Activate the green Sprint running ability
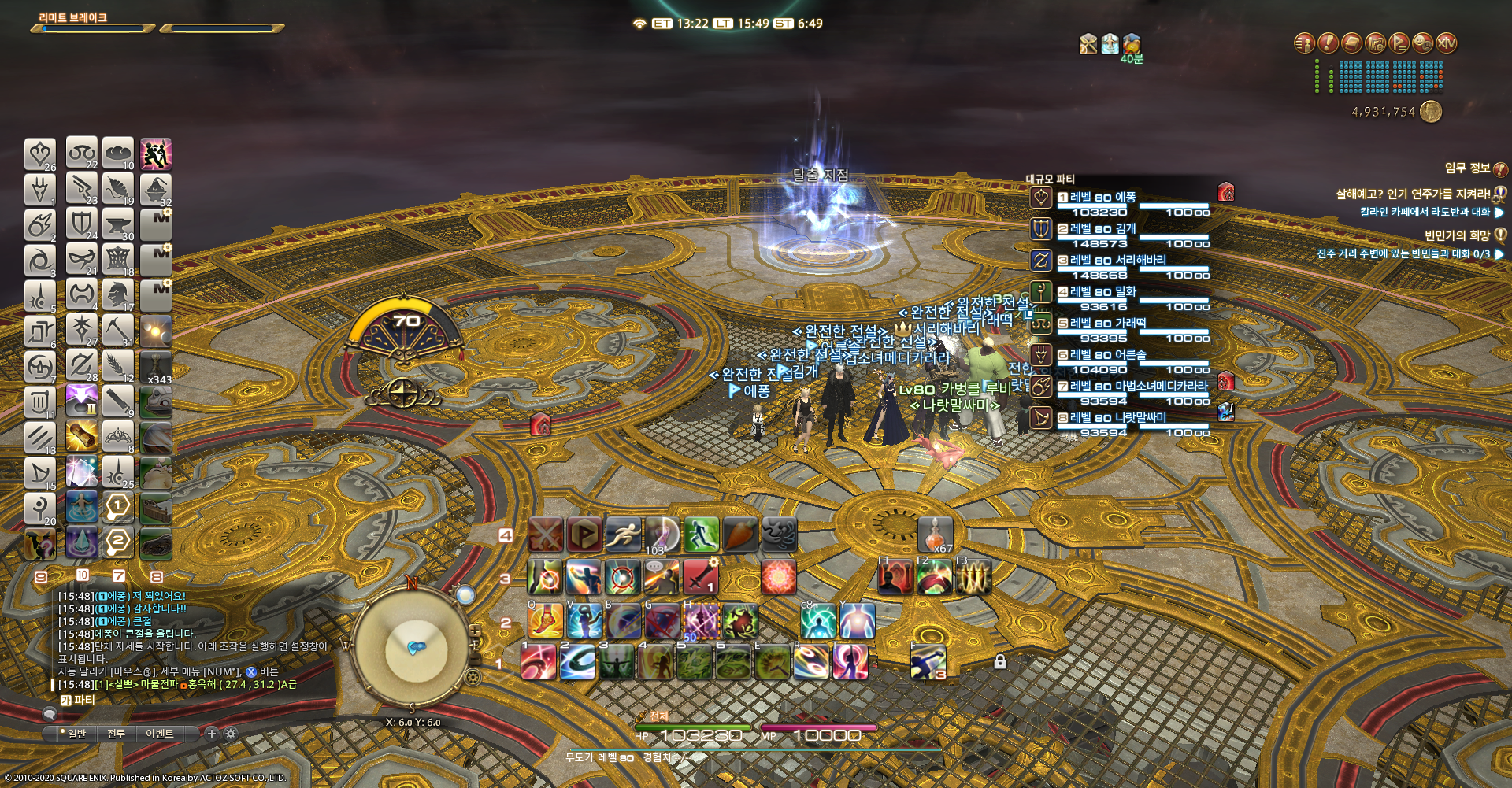 [701, 535]
